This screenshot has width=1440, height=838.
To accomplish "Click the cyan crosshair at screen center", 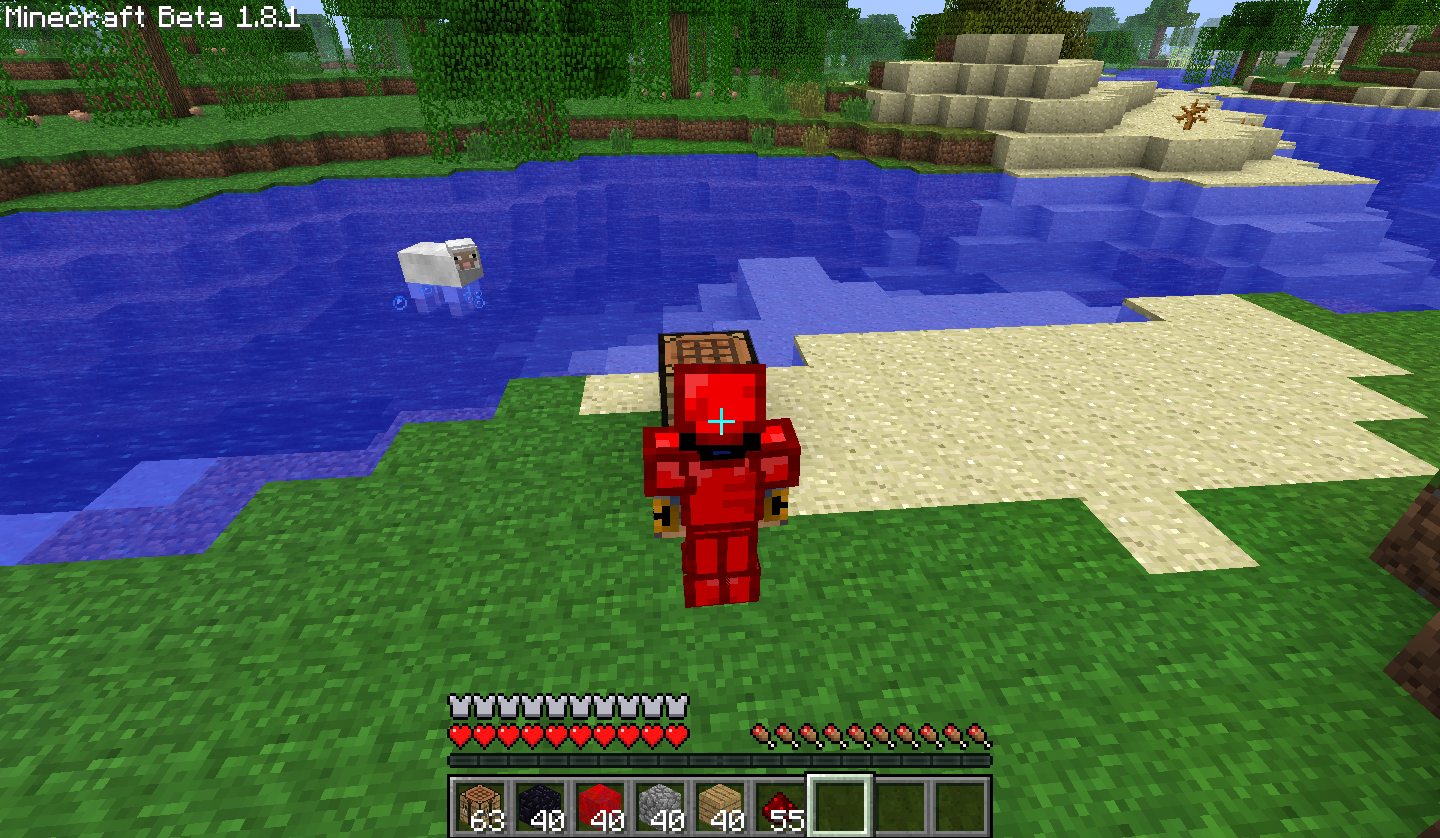I will click(x=720, y=423).
